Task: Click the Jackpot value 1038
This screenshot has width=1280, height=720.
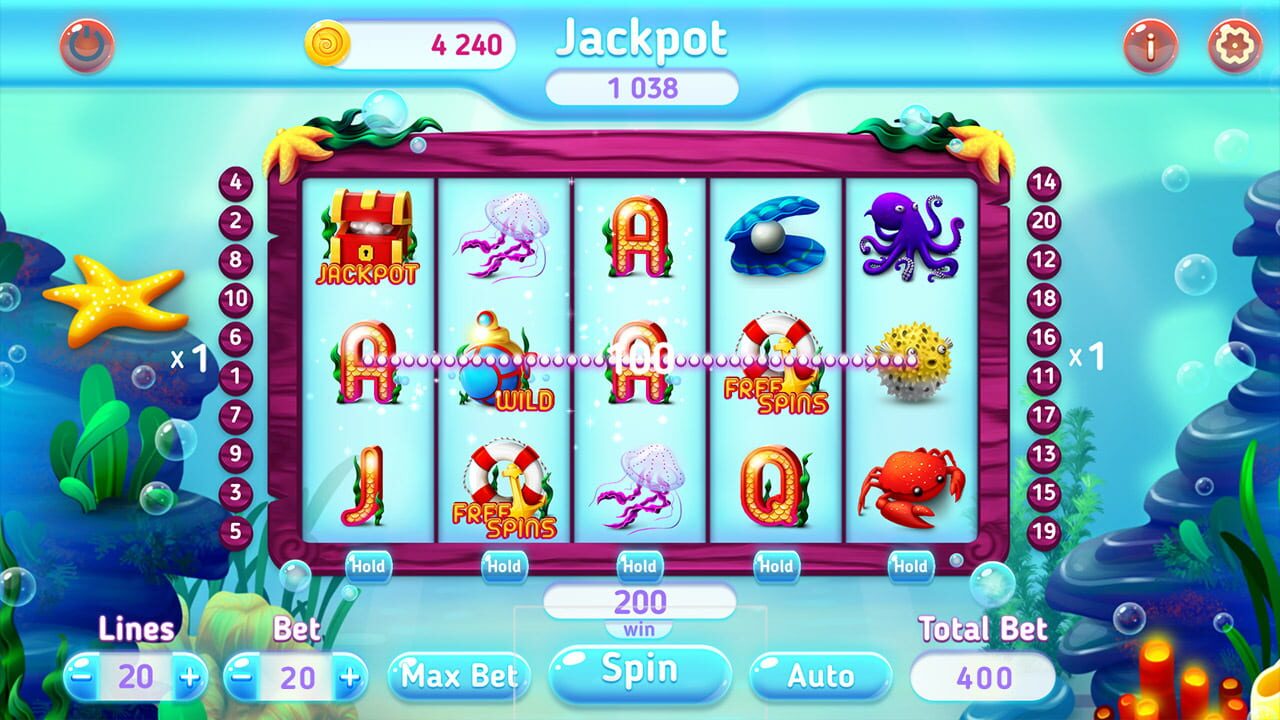Action: 645,87
